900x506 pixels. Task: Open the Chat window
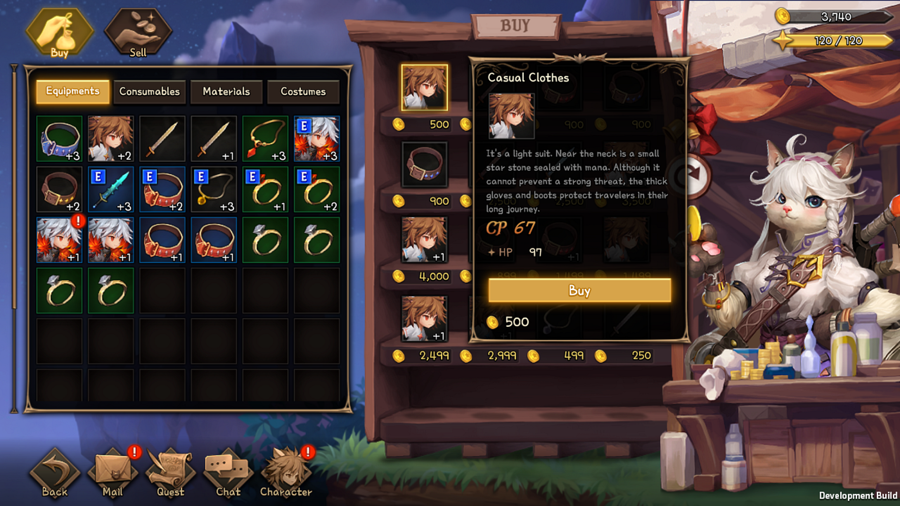228,472
